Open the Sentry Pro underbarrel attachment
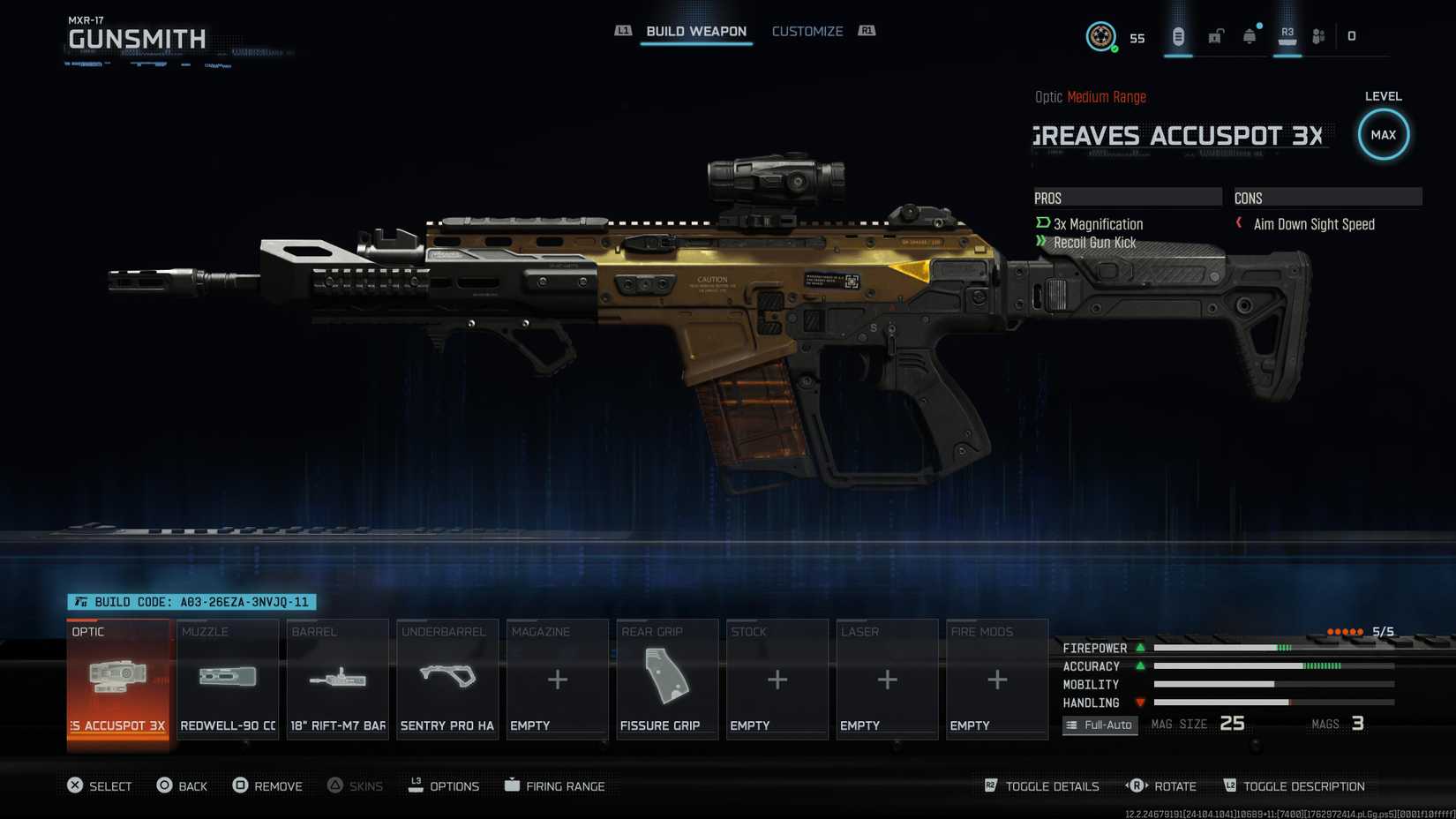Viewport: 1456px width, 819px height. tap(447, 680)
